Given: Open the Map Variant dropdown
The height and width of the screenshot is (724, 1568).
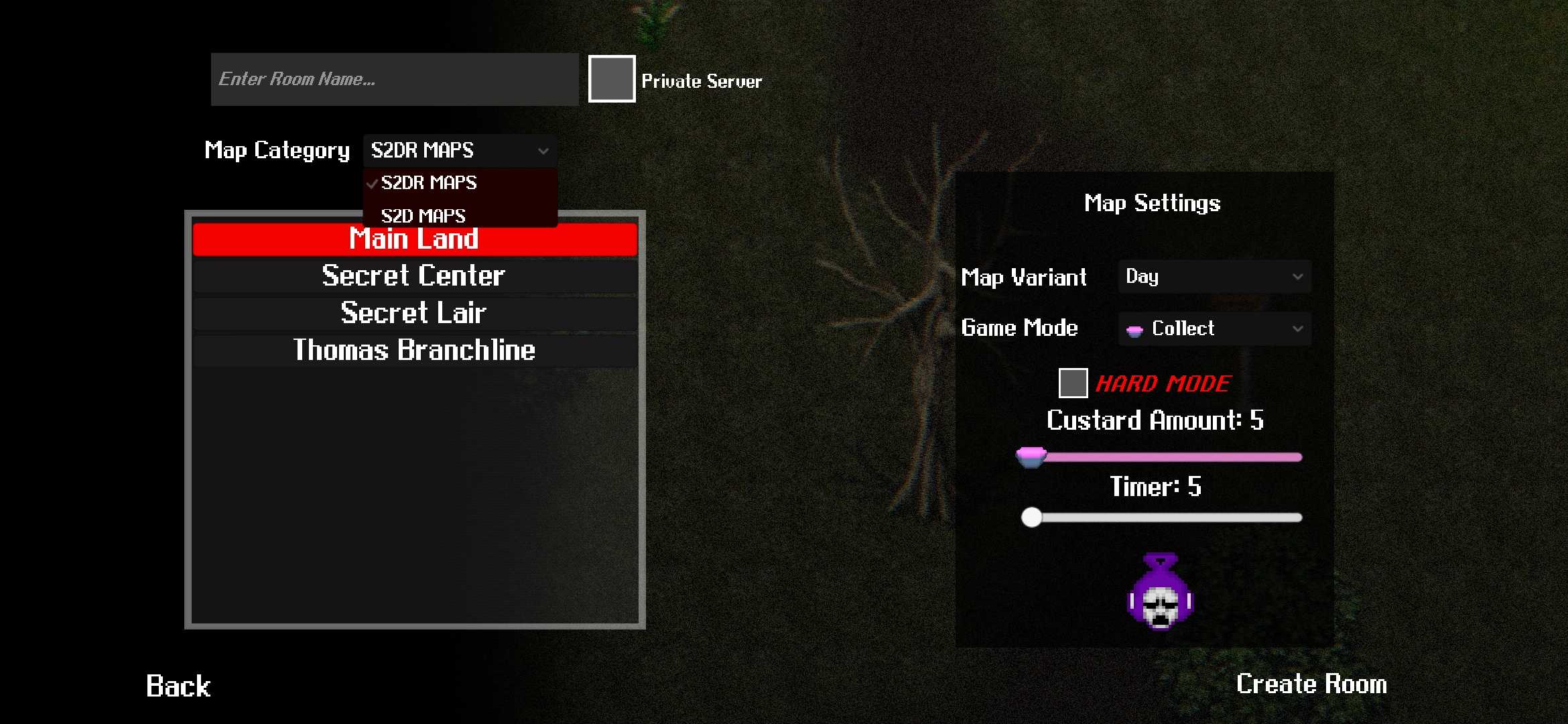Looking at the screenshot, I should [x=1214, y=277].
